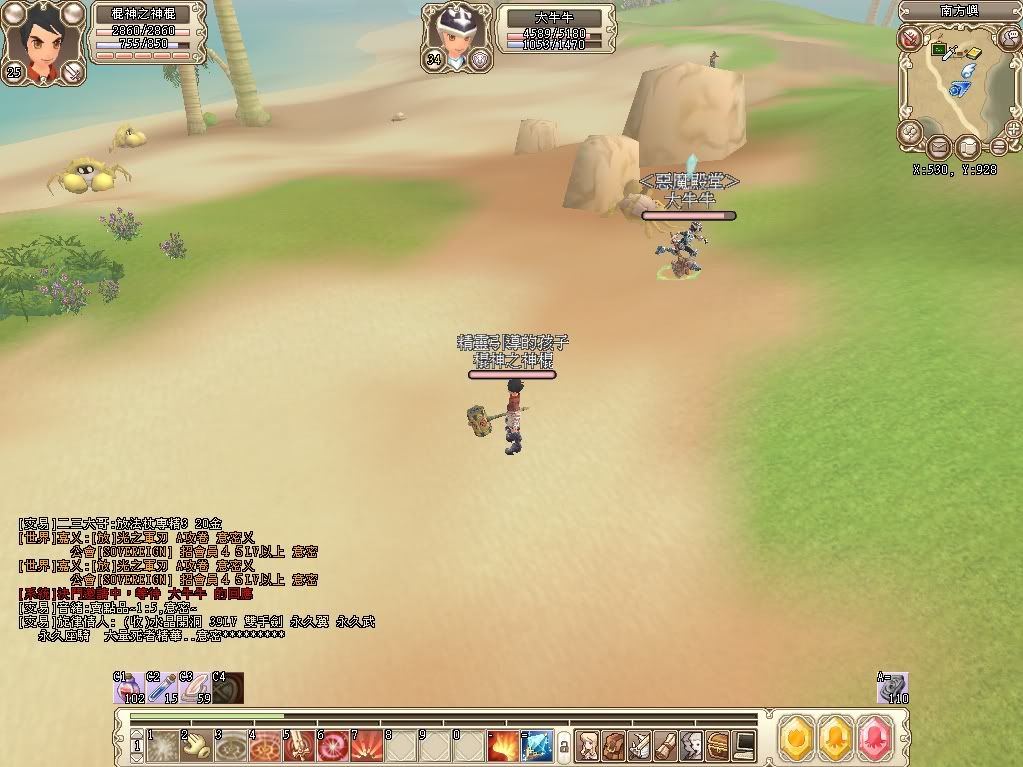
Task: Use the blue sword skill in equals-key slot
Action: [537, 746]
